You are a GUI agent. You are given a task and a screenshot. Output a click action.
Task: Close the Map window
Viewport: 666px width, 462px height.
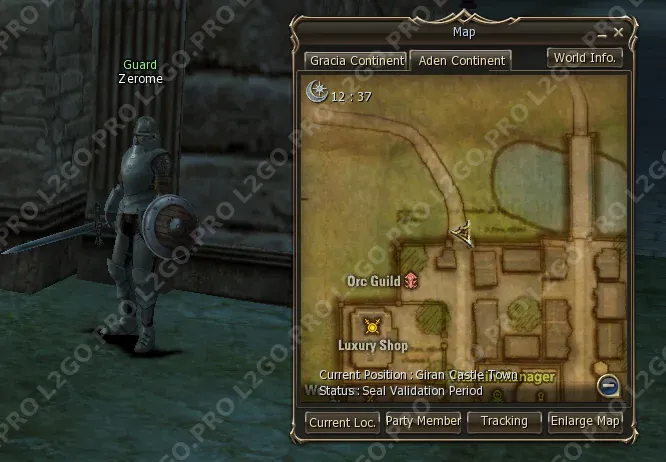619,32
